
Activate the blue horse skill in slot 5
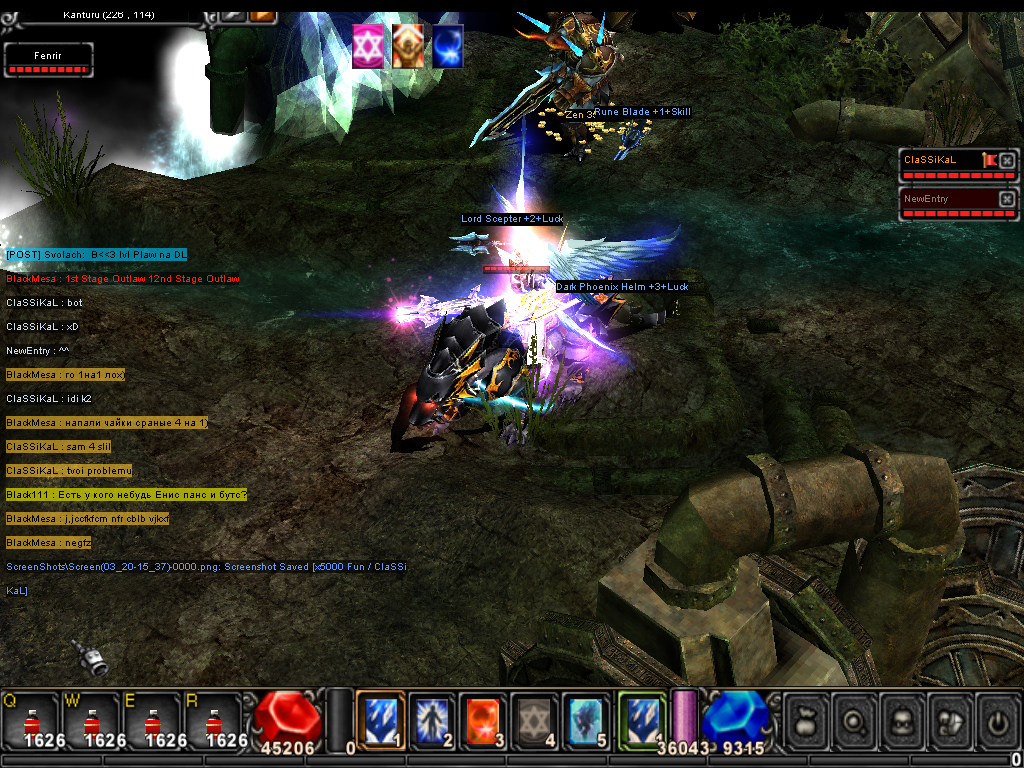pos(585,718)
